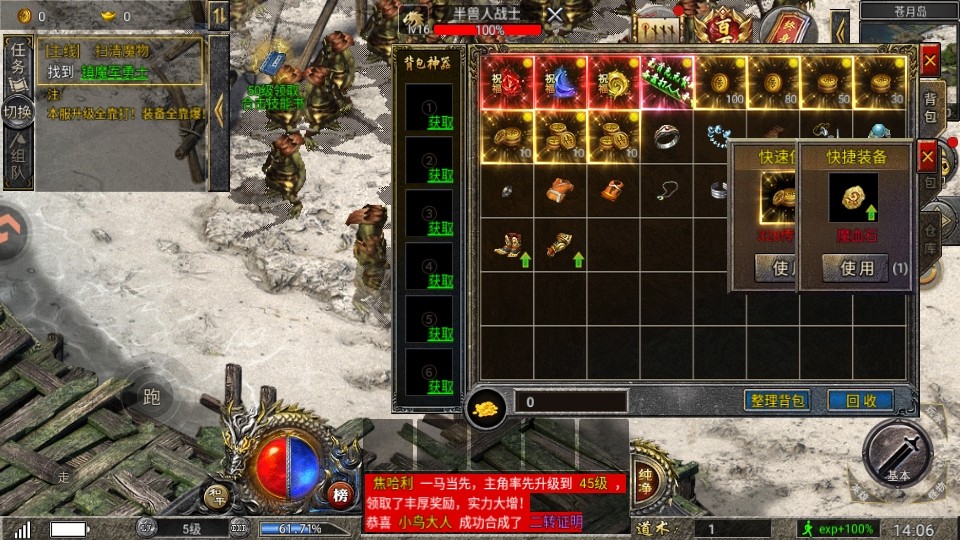Switch to the 仓库 warehouse tab
The image size is (960, 540).
pos(930,235)
